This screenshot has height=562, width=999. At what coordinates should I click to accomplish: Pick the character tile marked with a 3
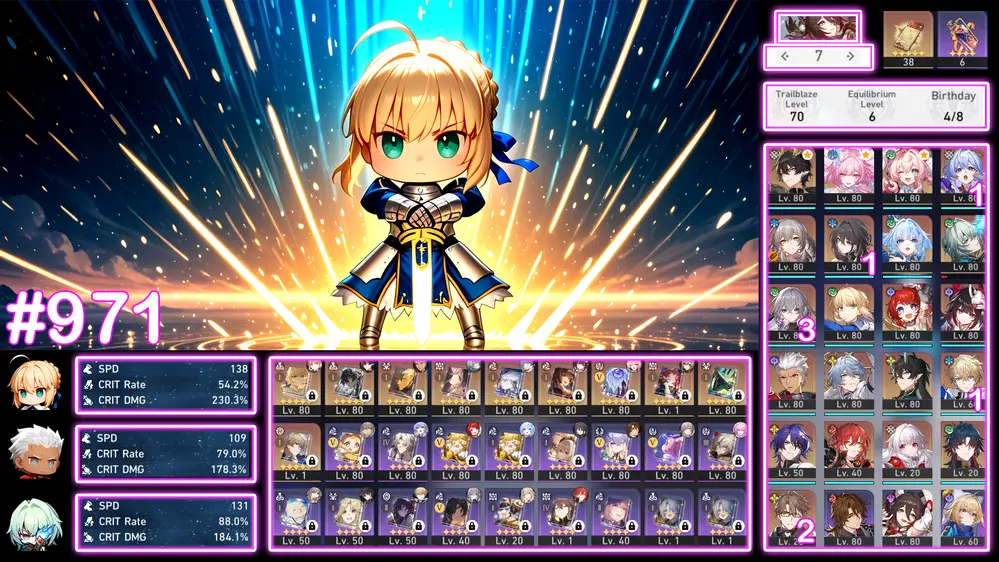pyautogui.click(x=792, y=312)
